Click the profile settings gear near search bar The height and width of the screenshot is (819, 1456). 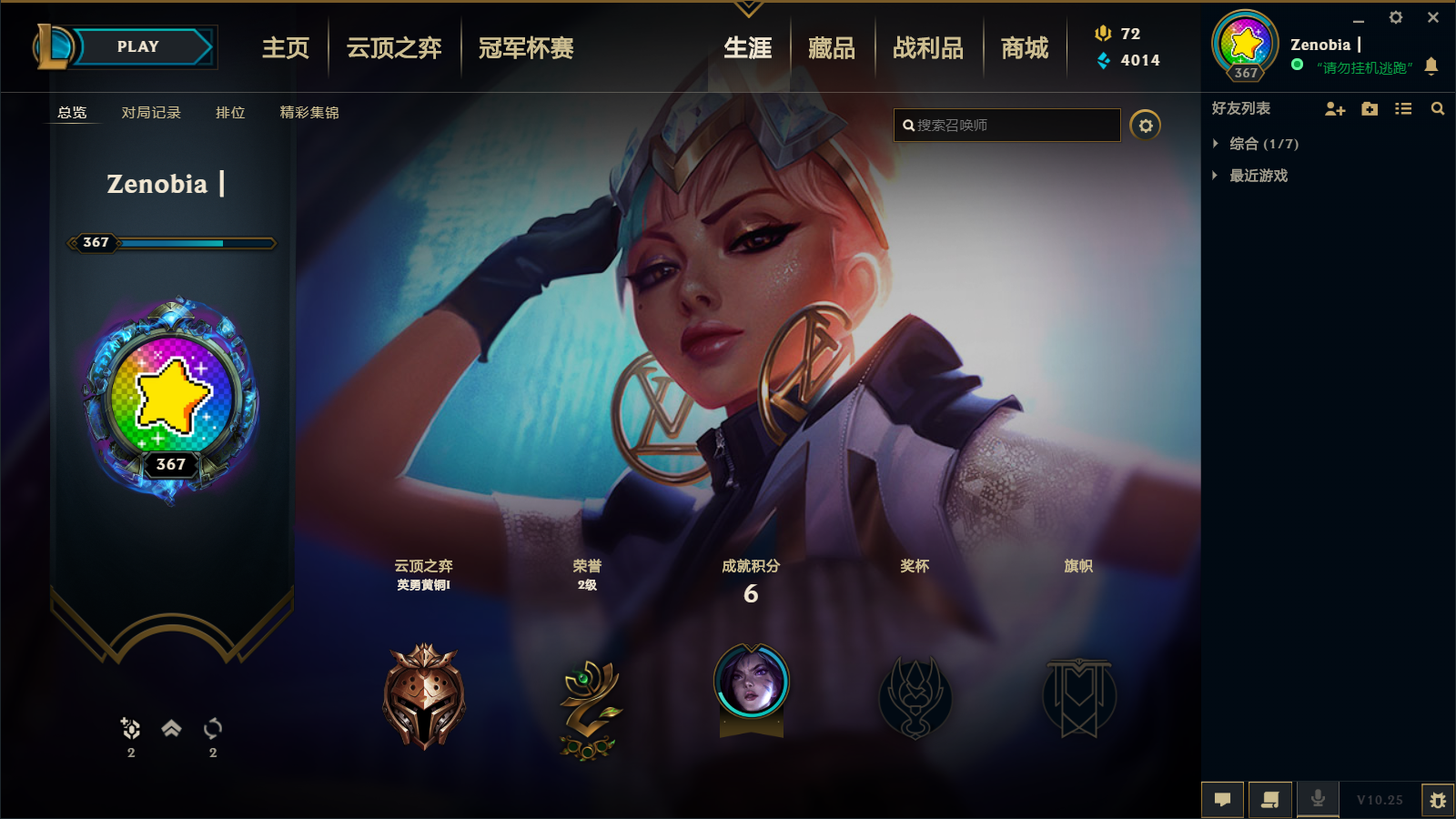1146,126
